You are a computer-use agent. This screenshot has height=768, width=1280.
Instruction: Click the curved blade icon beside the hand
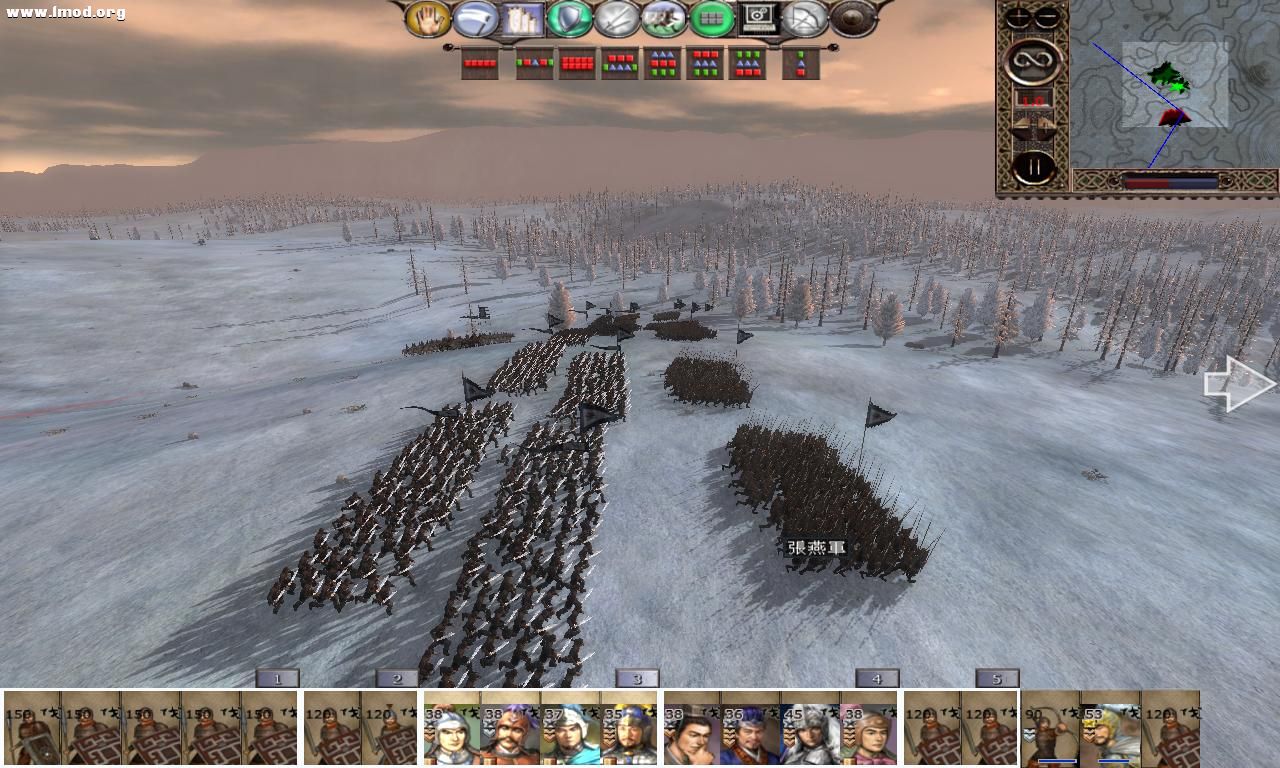(x=475, y=20)
